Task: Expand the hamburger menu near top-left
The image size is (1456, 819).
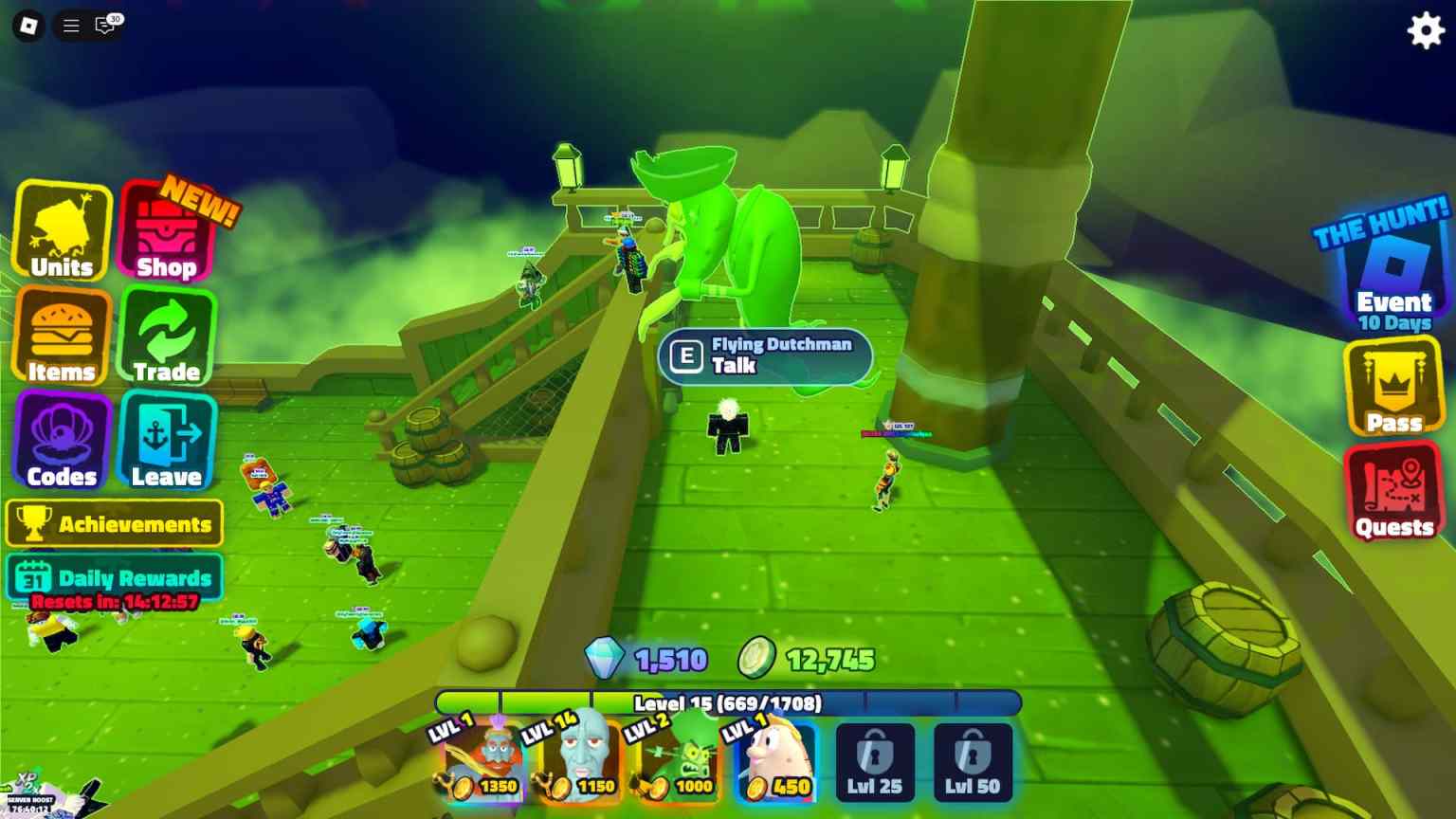Action: 70,26
